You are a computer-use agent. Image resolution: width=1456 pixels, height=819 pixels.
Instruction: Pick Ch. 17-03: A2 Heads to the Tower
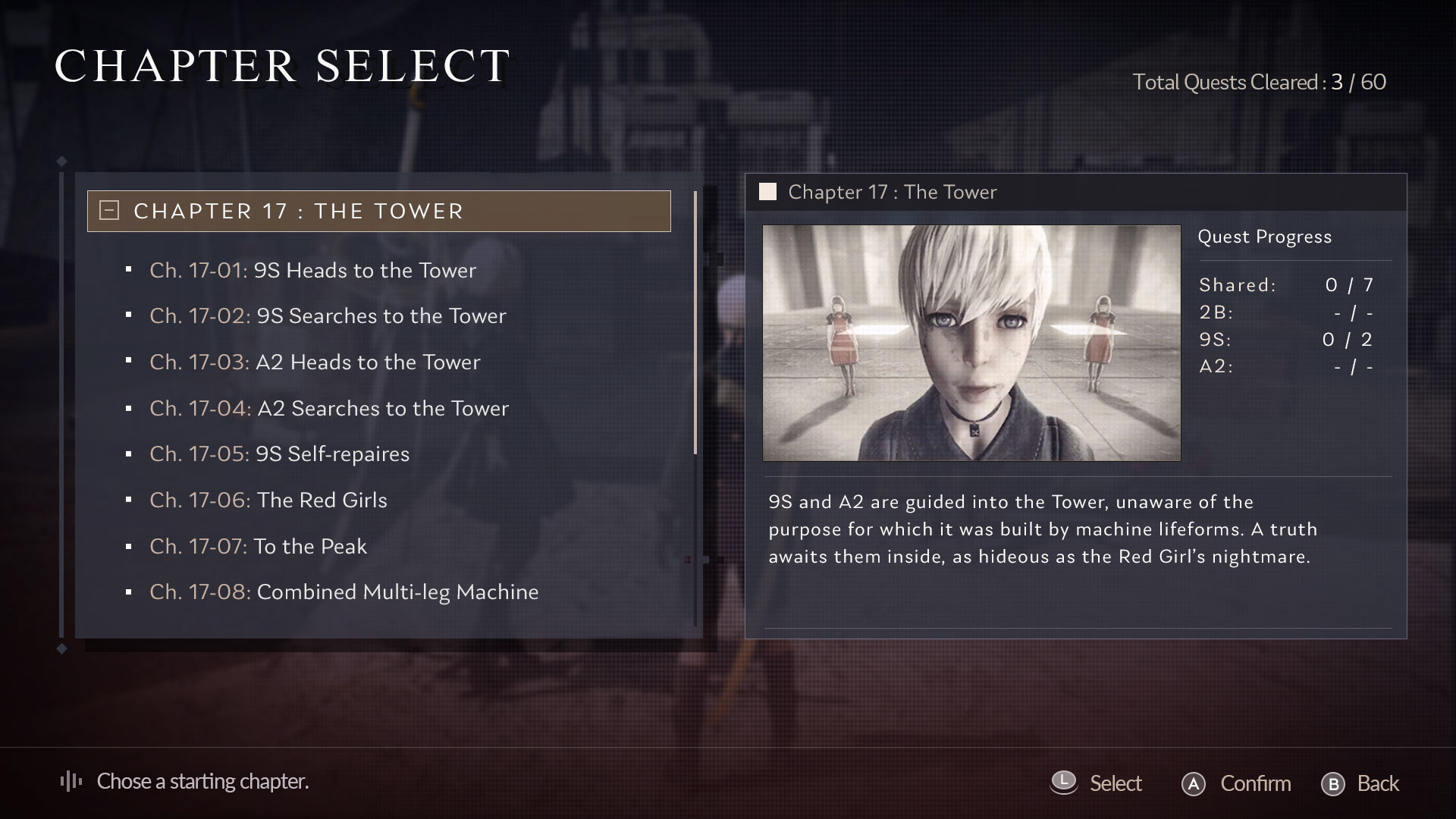pyautogui.click(x=315, y=362)
